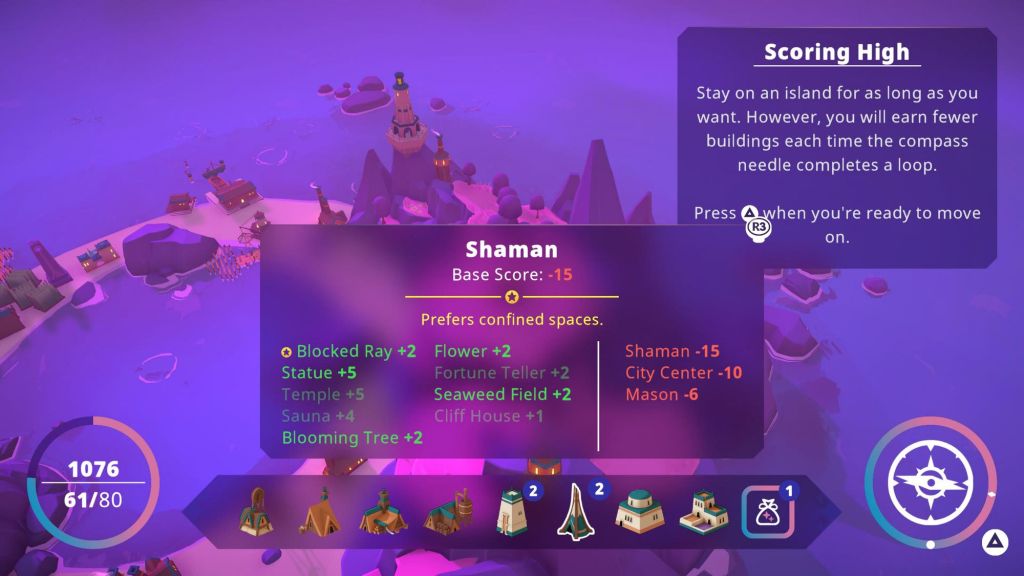The image size is (1024, 576).
Task: Select the arched hut building in the tray
Action: [x=256, y=511]
